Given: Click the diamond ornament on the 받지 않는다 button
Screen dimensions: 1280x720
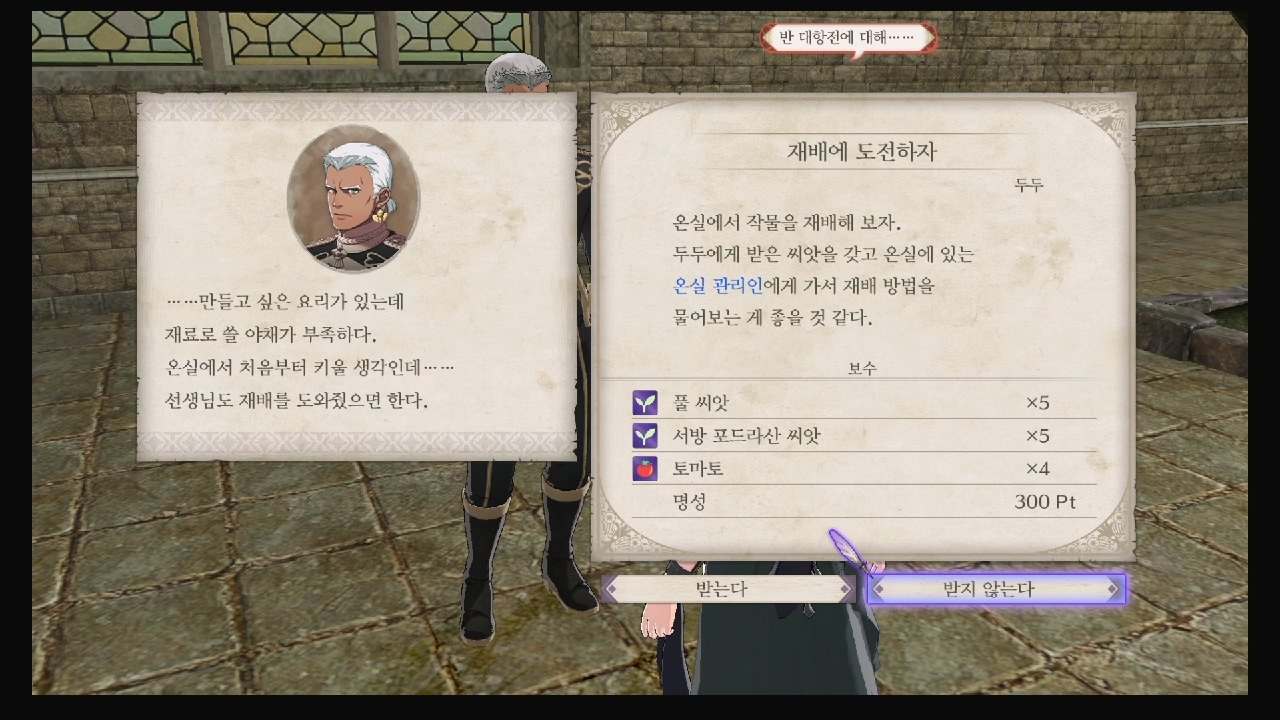Looking at the screenshot, I should click(x=1113, y=589).
